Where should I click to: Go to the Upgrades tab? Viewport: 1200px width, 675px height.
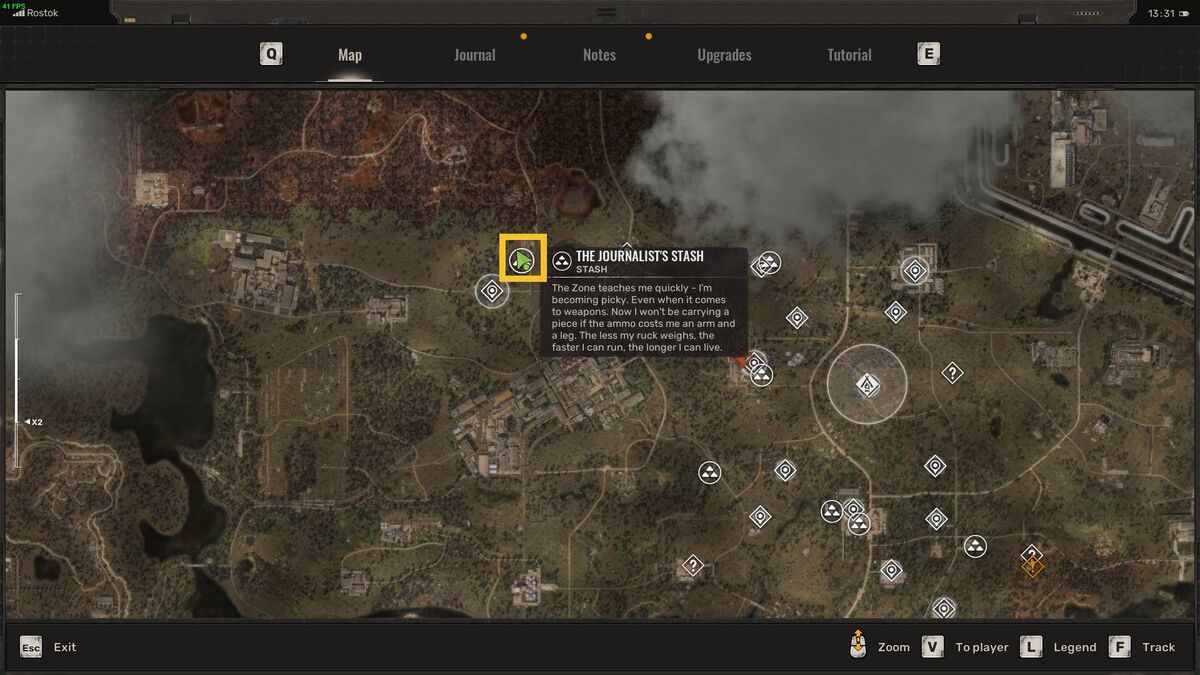click(x=724, y=55)
